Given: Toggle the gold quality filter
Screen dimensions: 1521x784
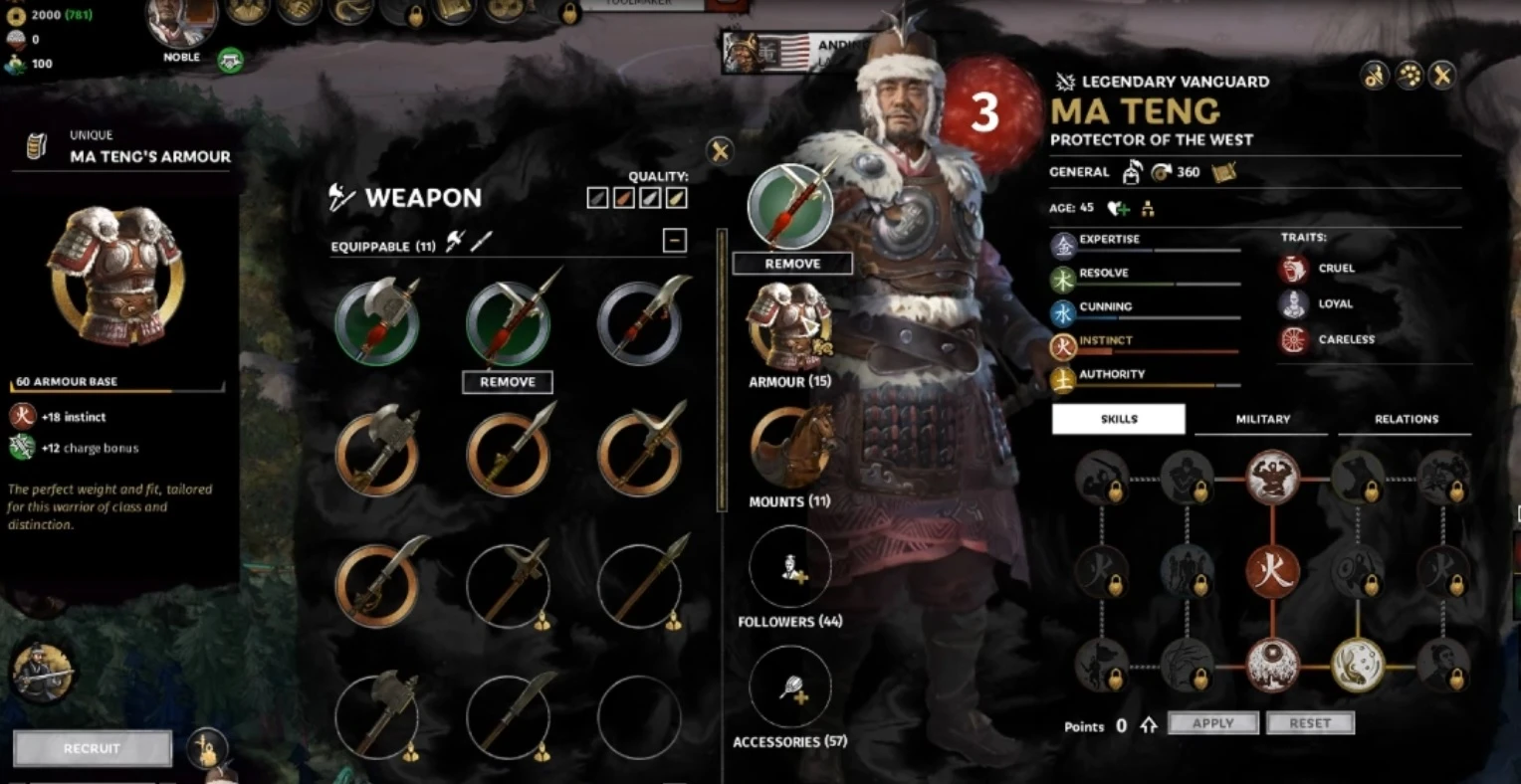Looking at the screenshot, I should click(676, 198).
